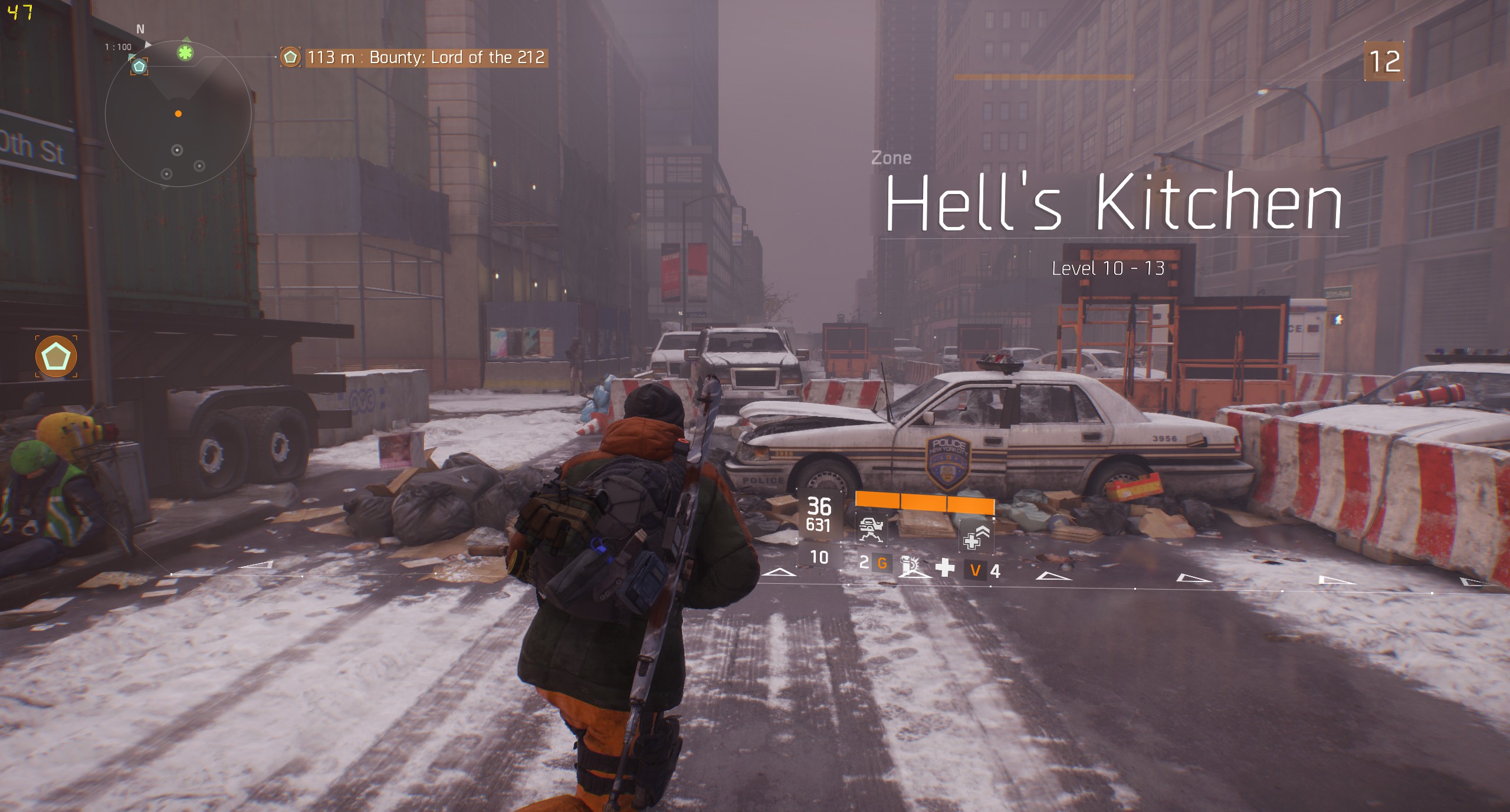This screenshot has height=812, width=1510.
Task: Open the circular minimap
Action: pyautogui.click(x=178, y=114)
